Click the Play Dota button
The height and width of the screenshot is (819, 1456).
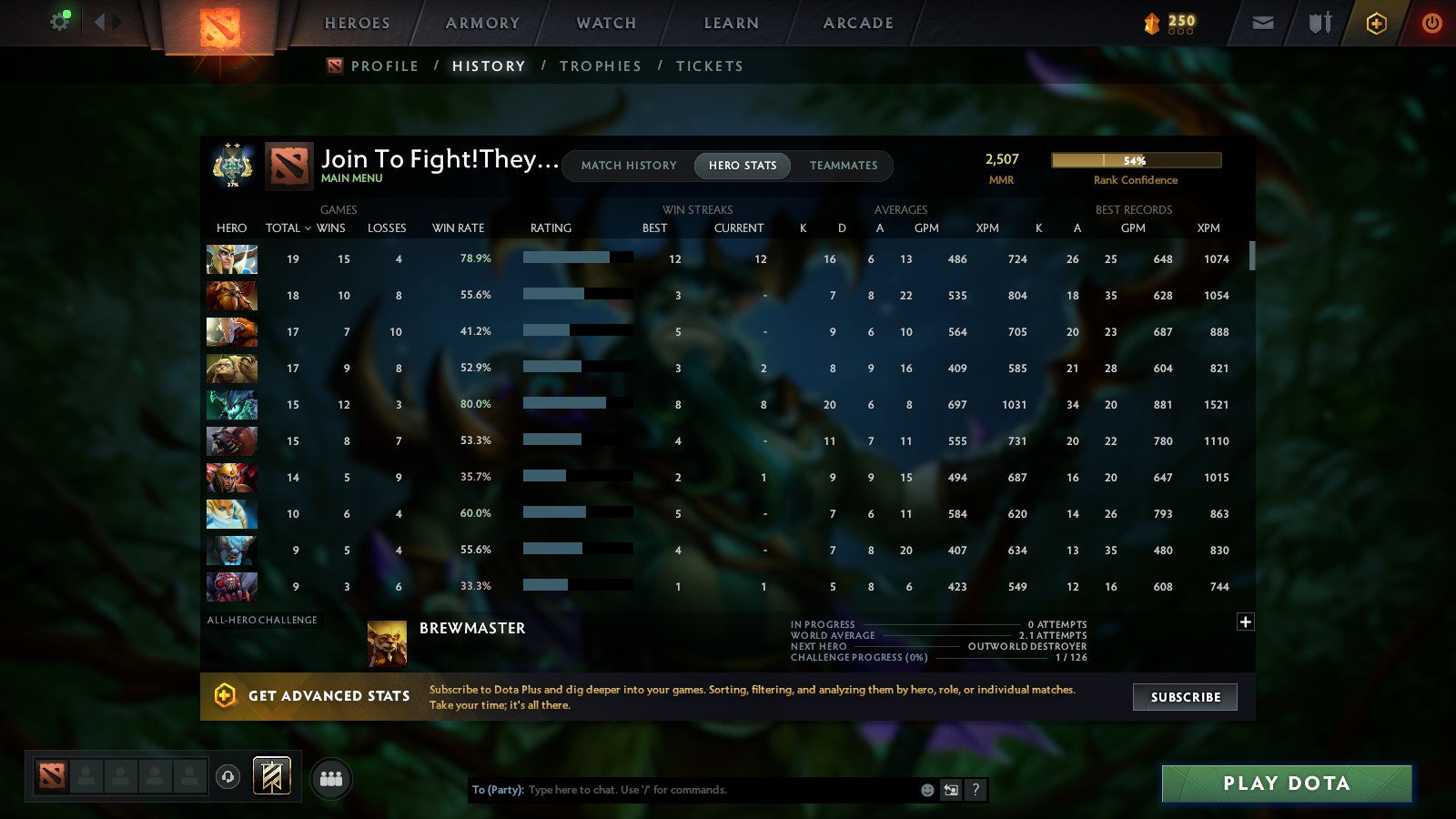tap(1286, 783)
